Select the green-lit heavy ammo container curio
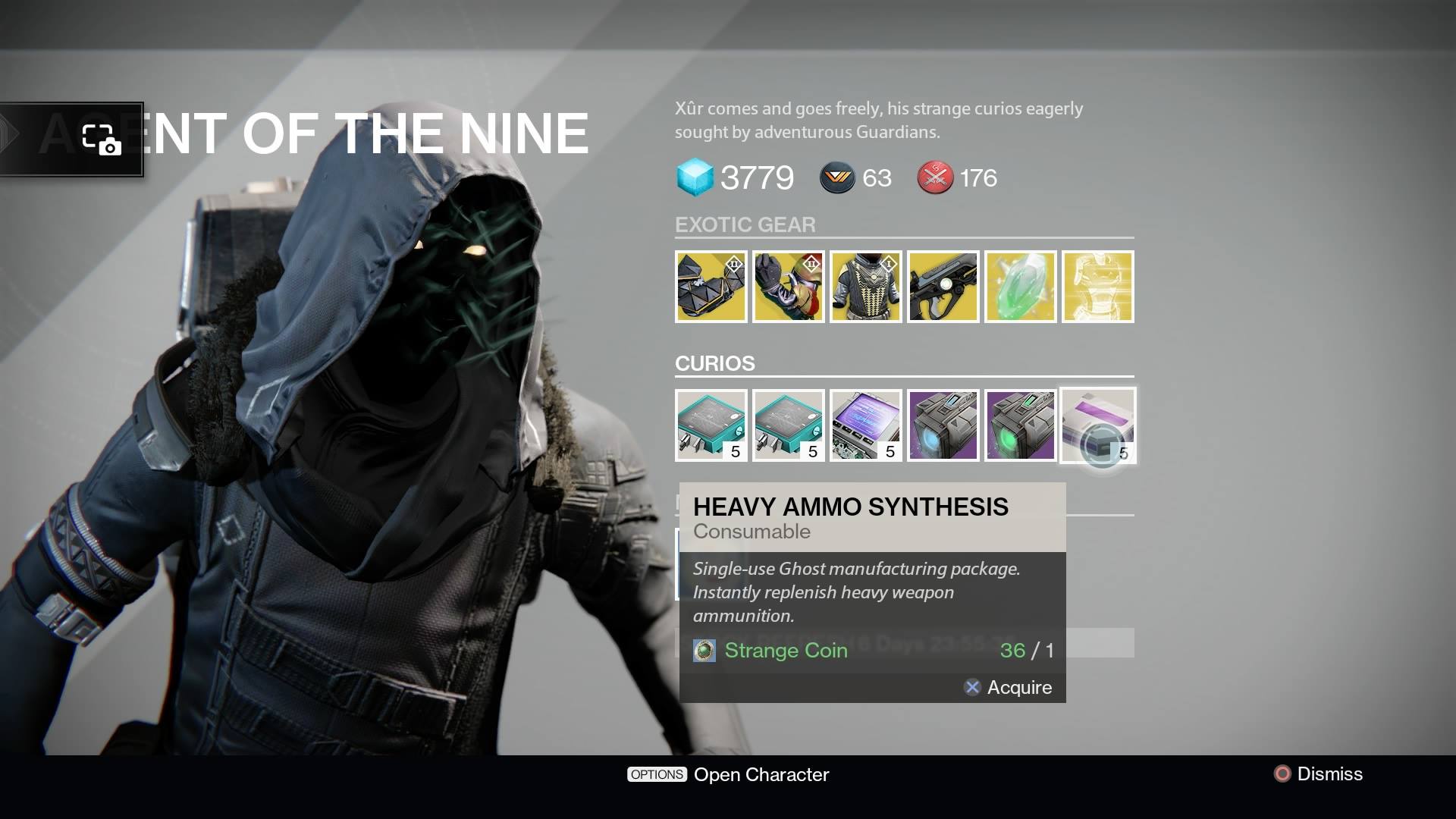The height and width of the screenshot is (819, 1456). [x=1021, y=426]
